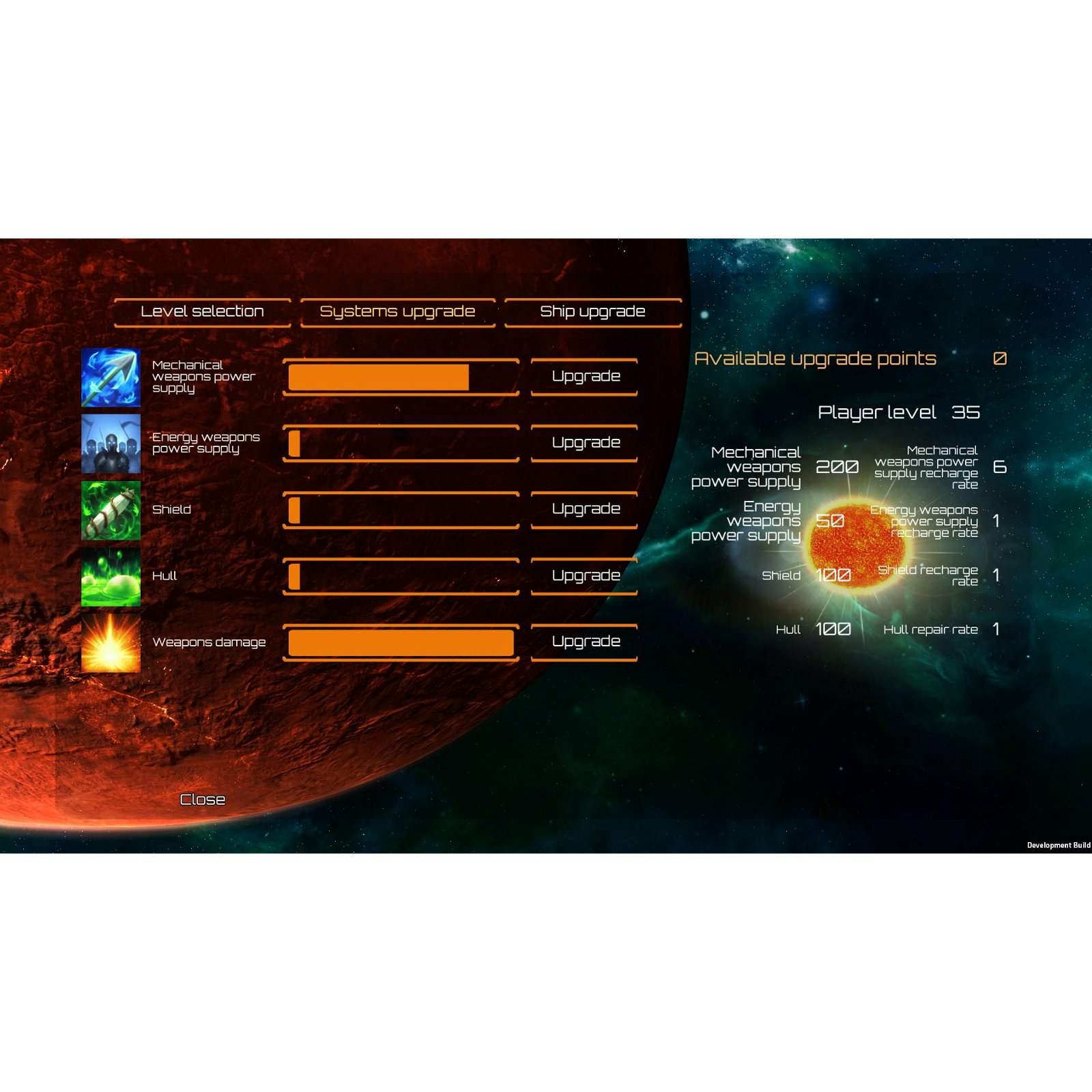Viewport: 1092px width, 1092px height.
Task: Select the green Shield icon
Action: click(x=111, y=511)
